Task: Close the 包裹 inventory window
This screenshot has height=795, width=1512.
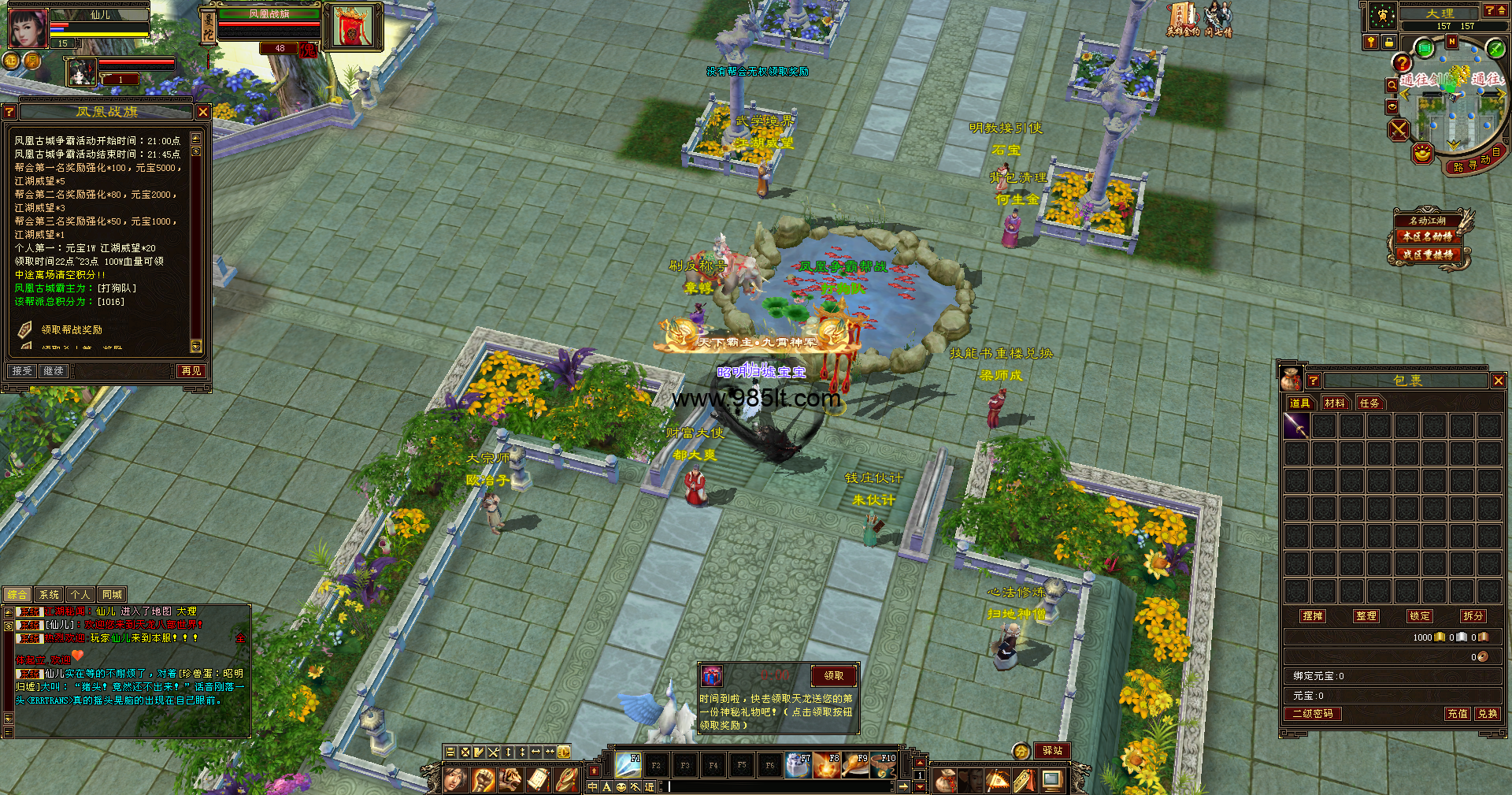Action: (x=1498, y=381)
